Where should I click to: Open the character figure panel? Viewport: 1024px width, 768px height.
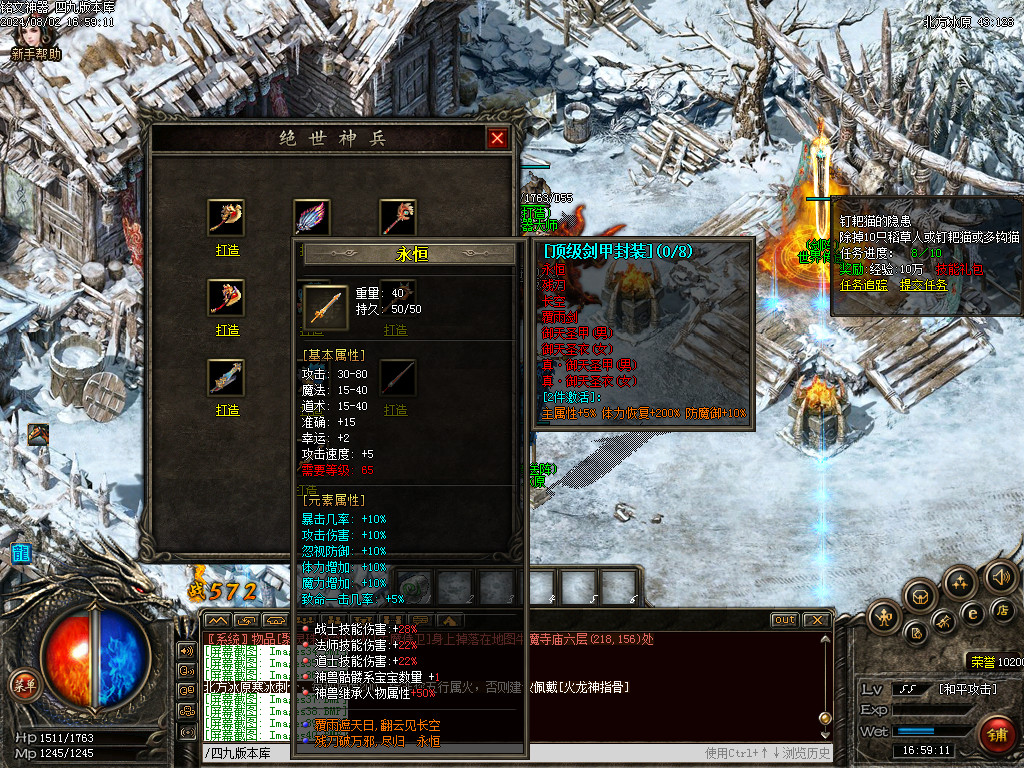click(885, 616)
